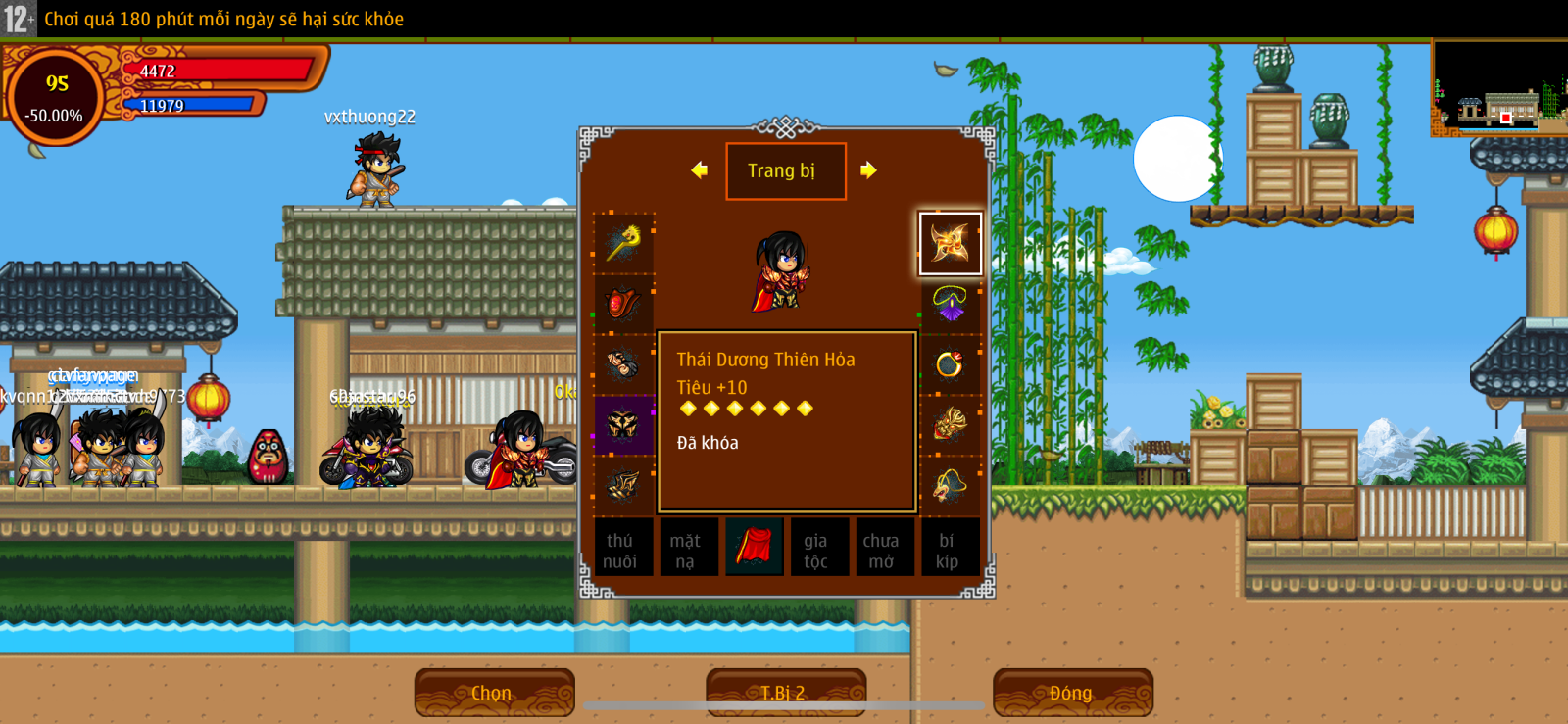Pick the pants slot with purple background
Viewport: 1568px width, 724px height.
click(623, 425)
